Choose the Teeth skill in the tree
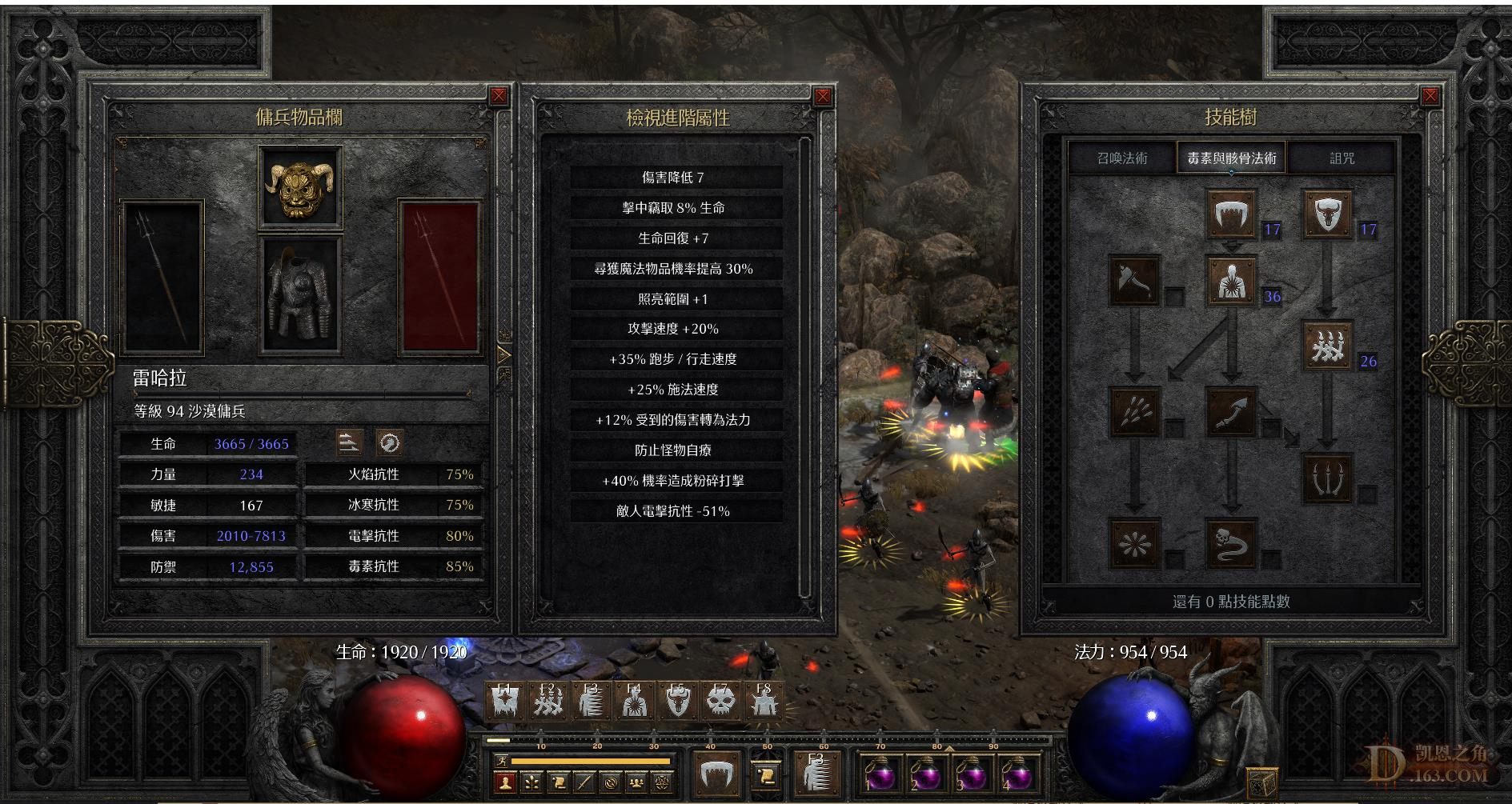 click(1231, 214)
